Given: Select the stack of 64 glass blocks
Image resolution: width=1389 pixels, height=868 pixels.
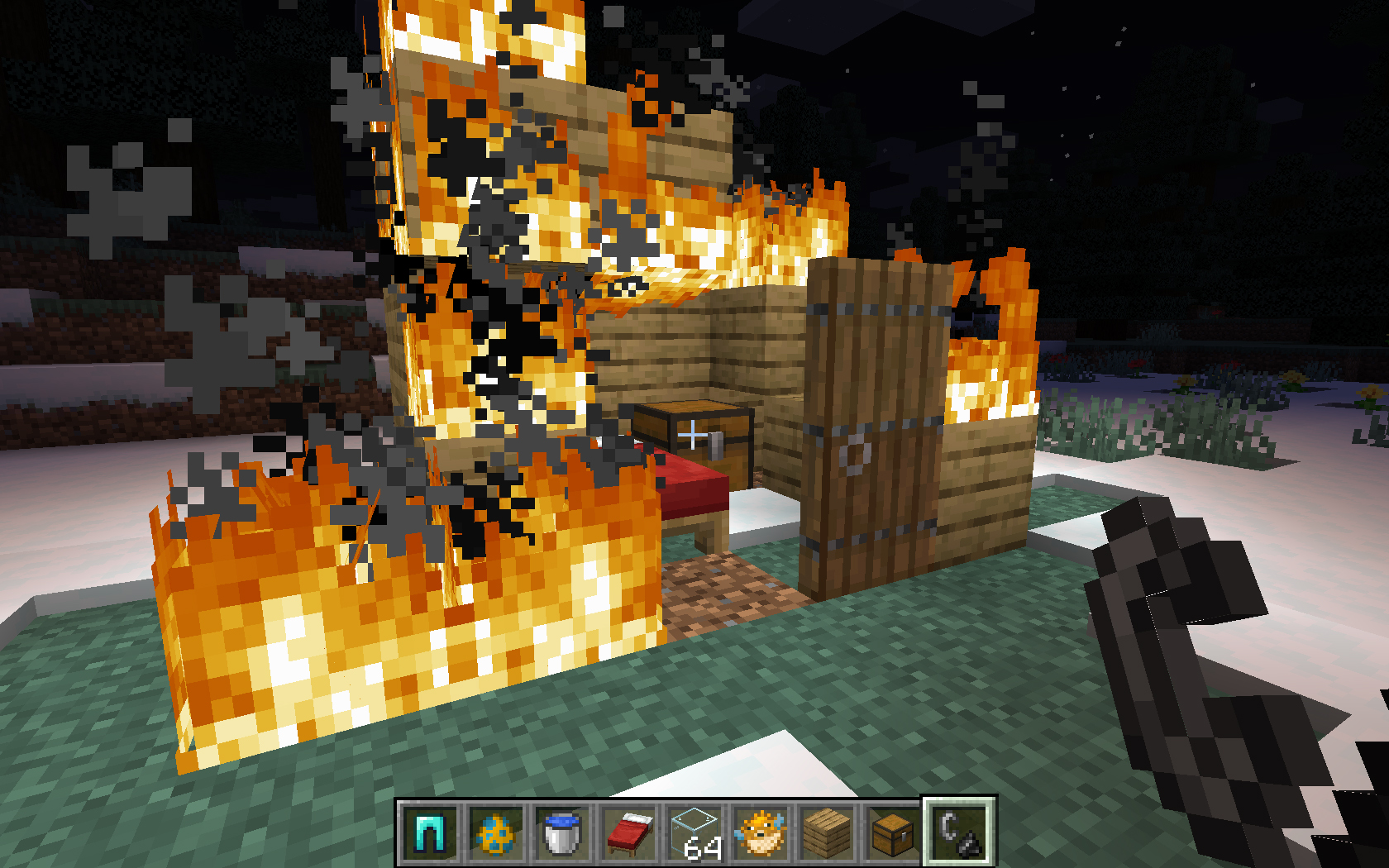Looking at the screenshot, I should tap(694, 832).
